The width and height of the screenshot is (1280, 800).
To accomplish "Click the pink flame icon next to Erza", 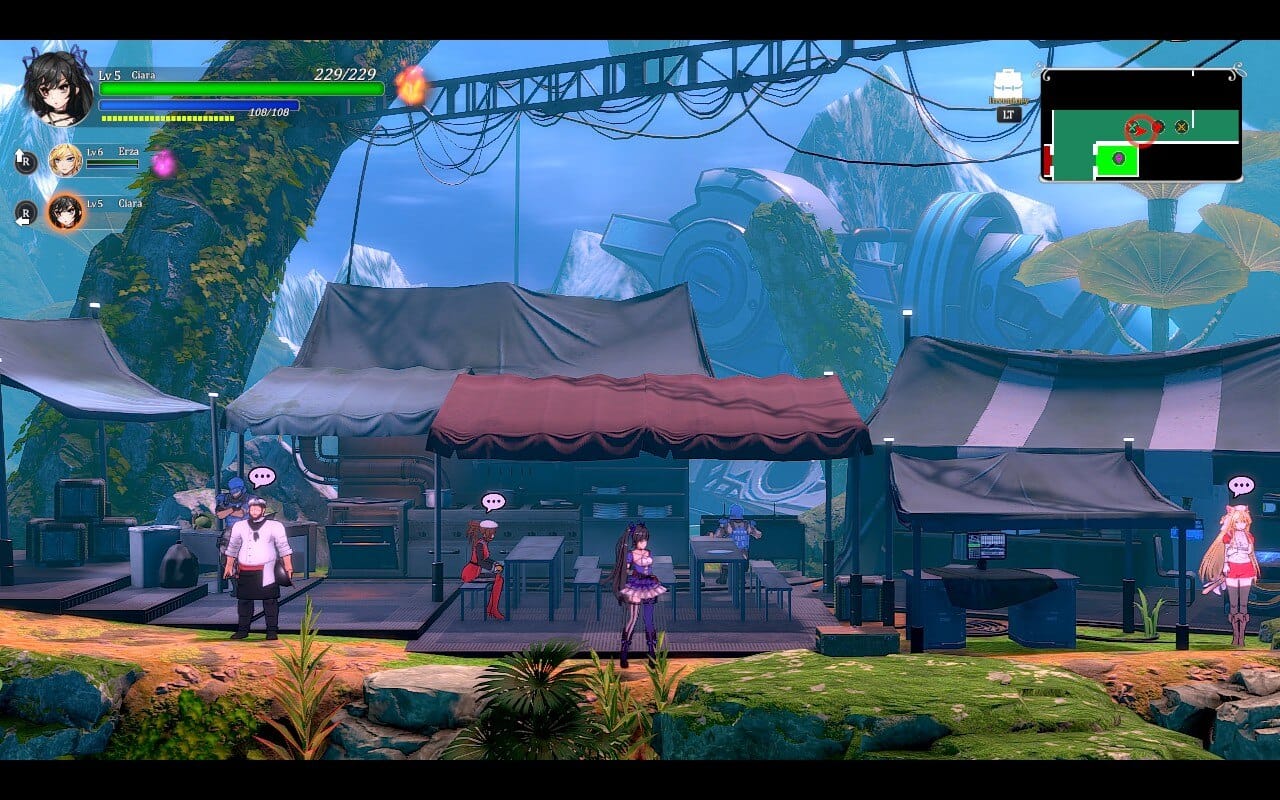I will [x=163, y=163].
